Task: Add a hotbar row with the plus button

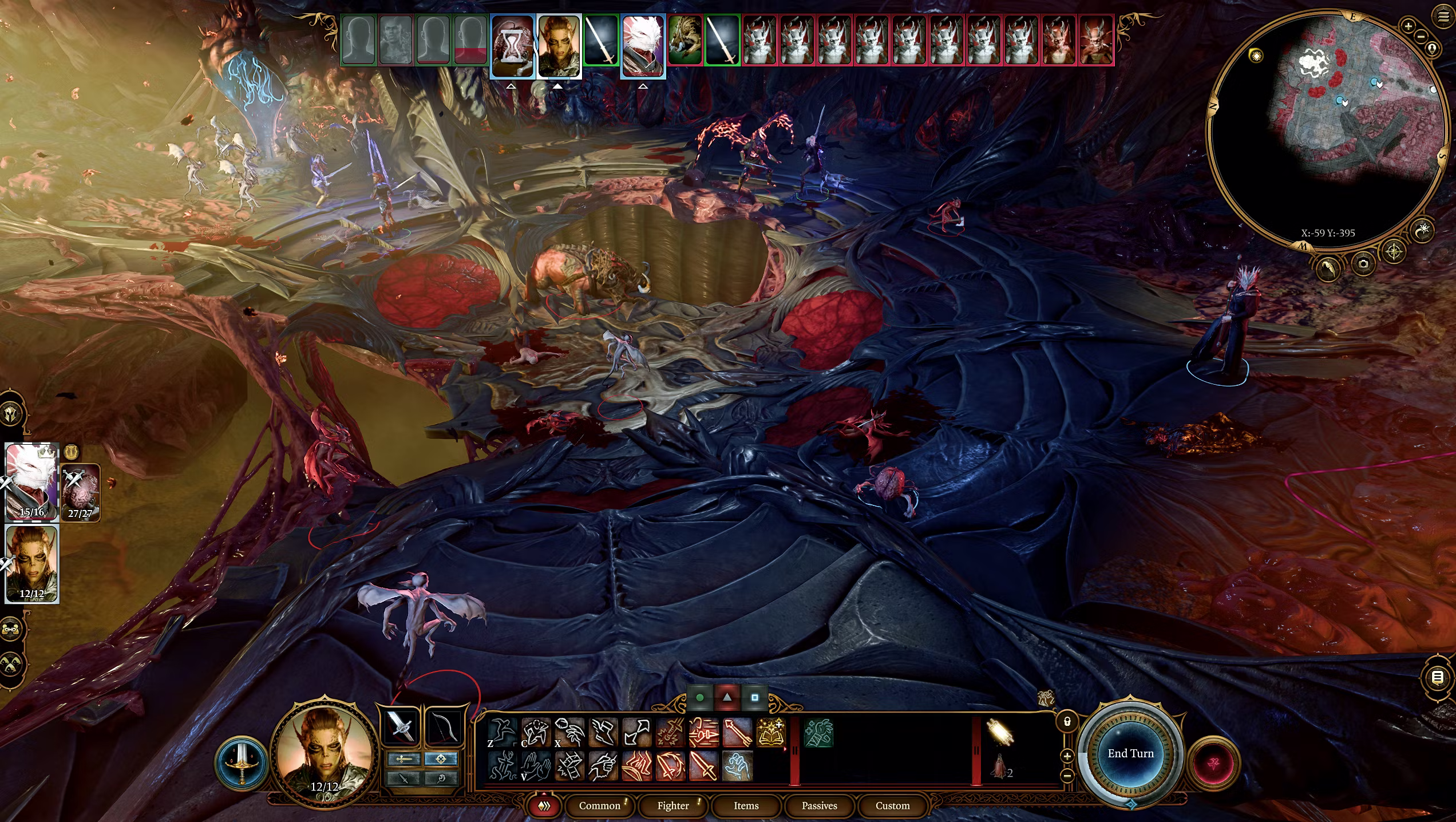Action: pyautogui.click(x=1067, y=756)
